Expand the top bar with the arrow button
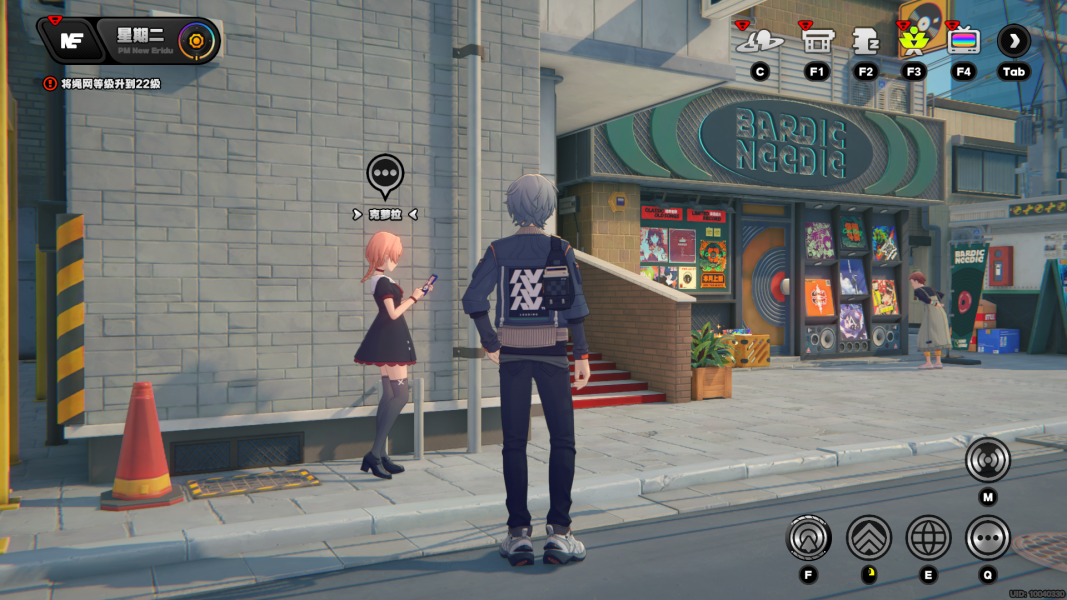The width and height of the screenshot is (1067, 600). [x=1013, y=41]
